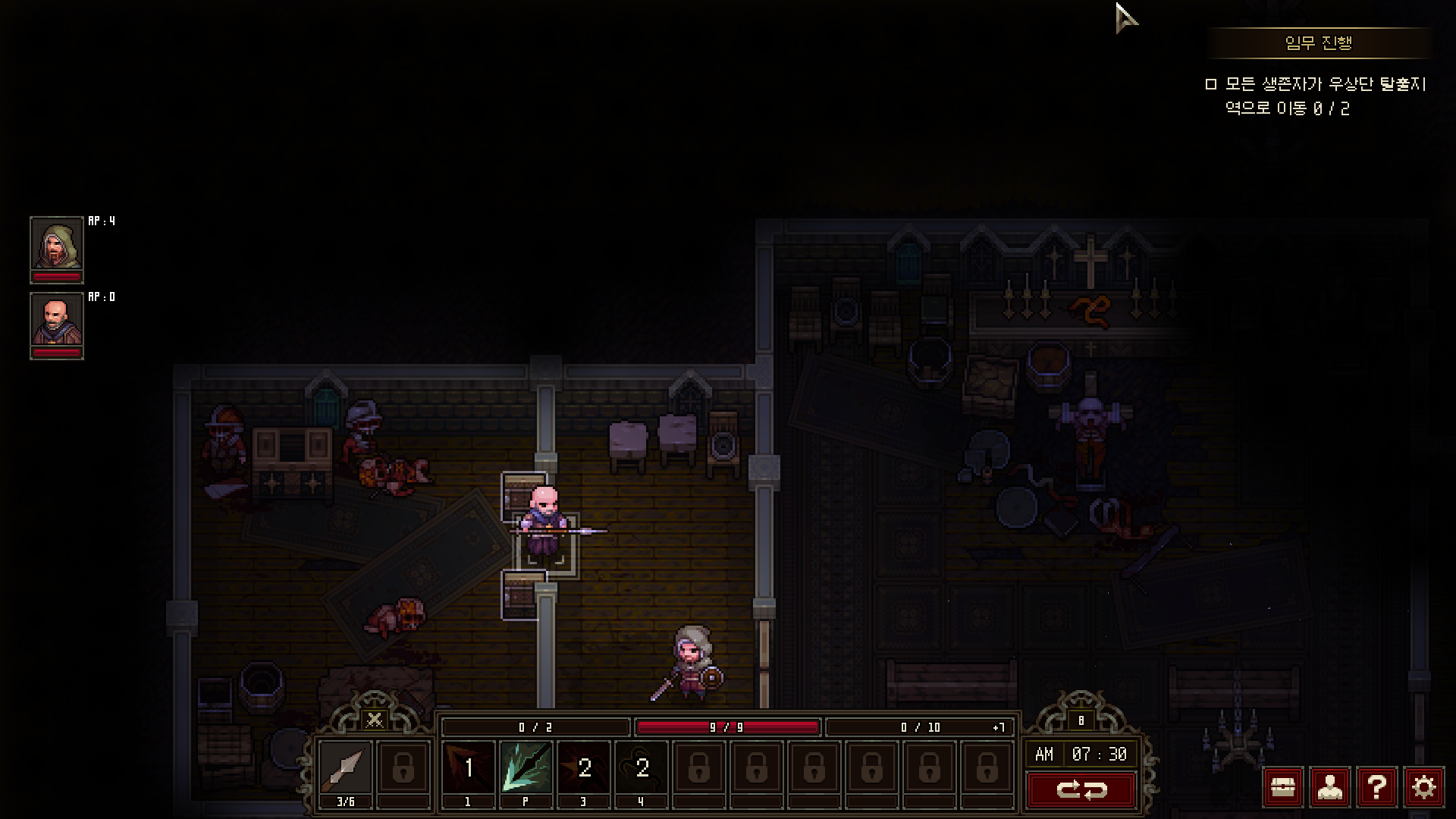Select the bald survivor portrait
Image resolution: width=1456 pixels, height=819 pixels.
coord(57,321)
